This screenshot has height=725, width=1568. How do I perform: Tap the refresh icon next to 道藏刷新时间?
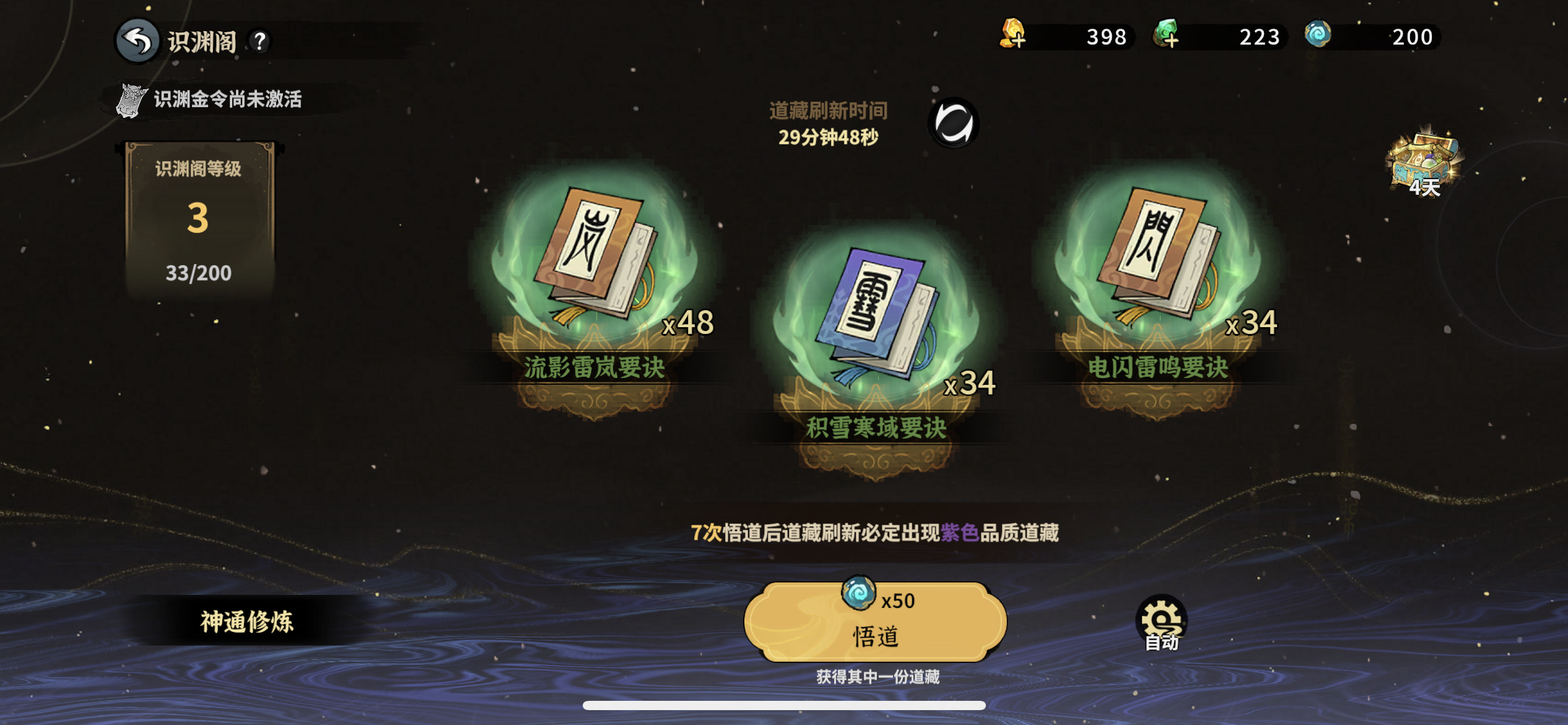point(954,121)
